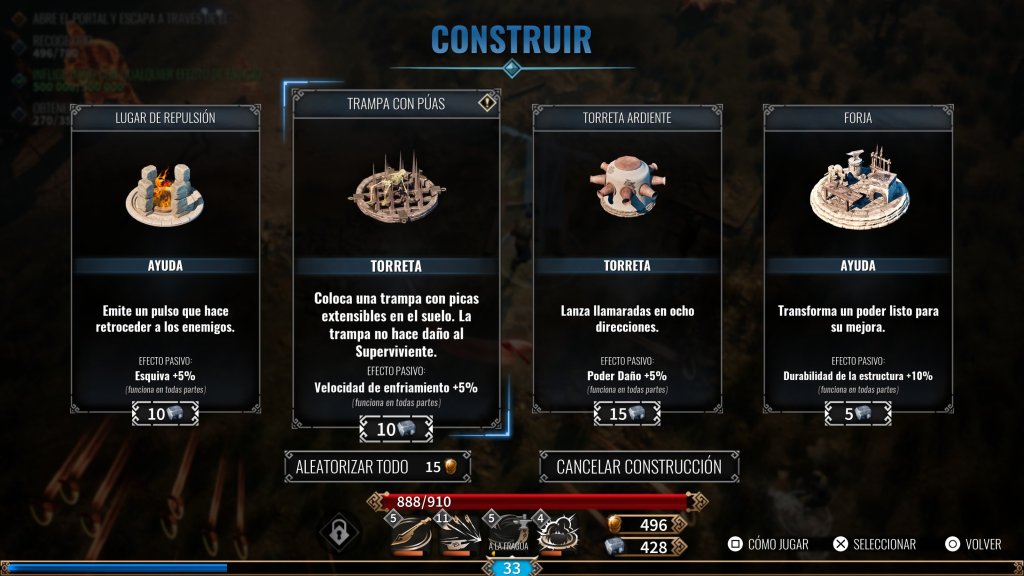1024x576 pixels.
Task: Choose the dust cloud explosion ability icon
Action: coord(556,535)
